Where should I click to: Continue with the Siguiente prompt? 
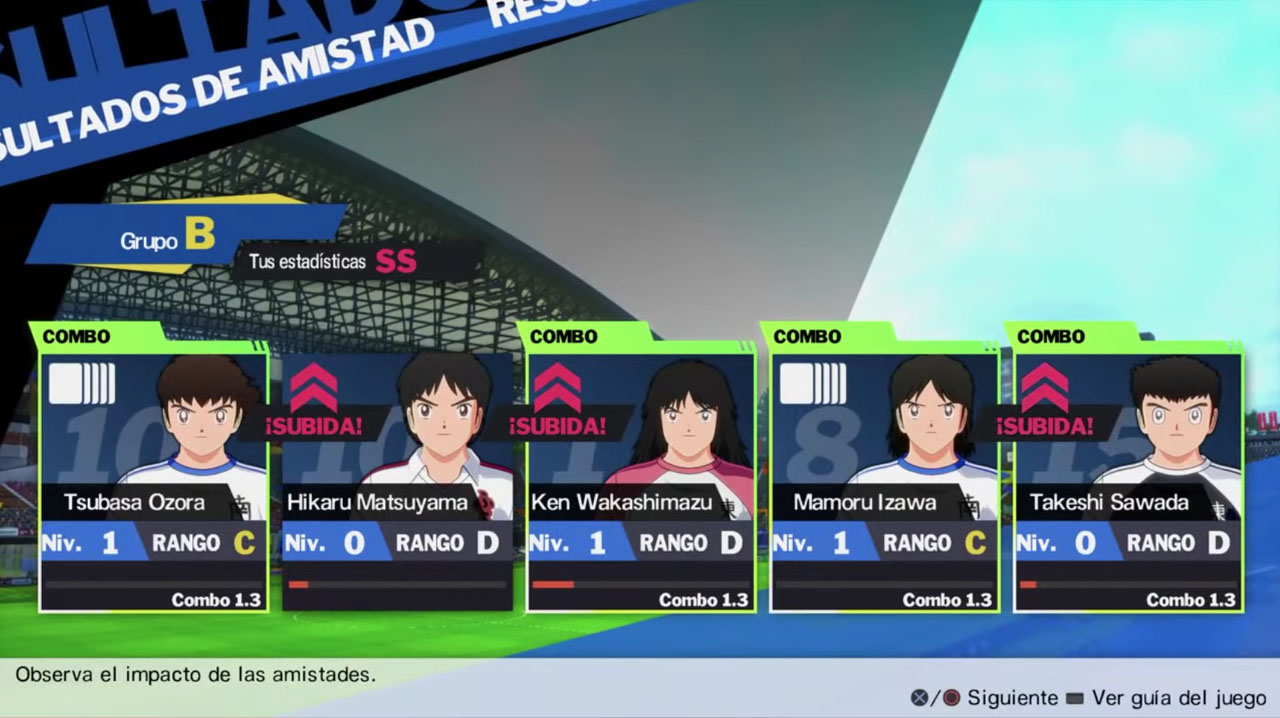tap(1010, 697)
